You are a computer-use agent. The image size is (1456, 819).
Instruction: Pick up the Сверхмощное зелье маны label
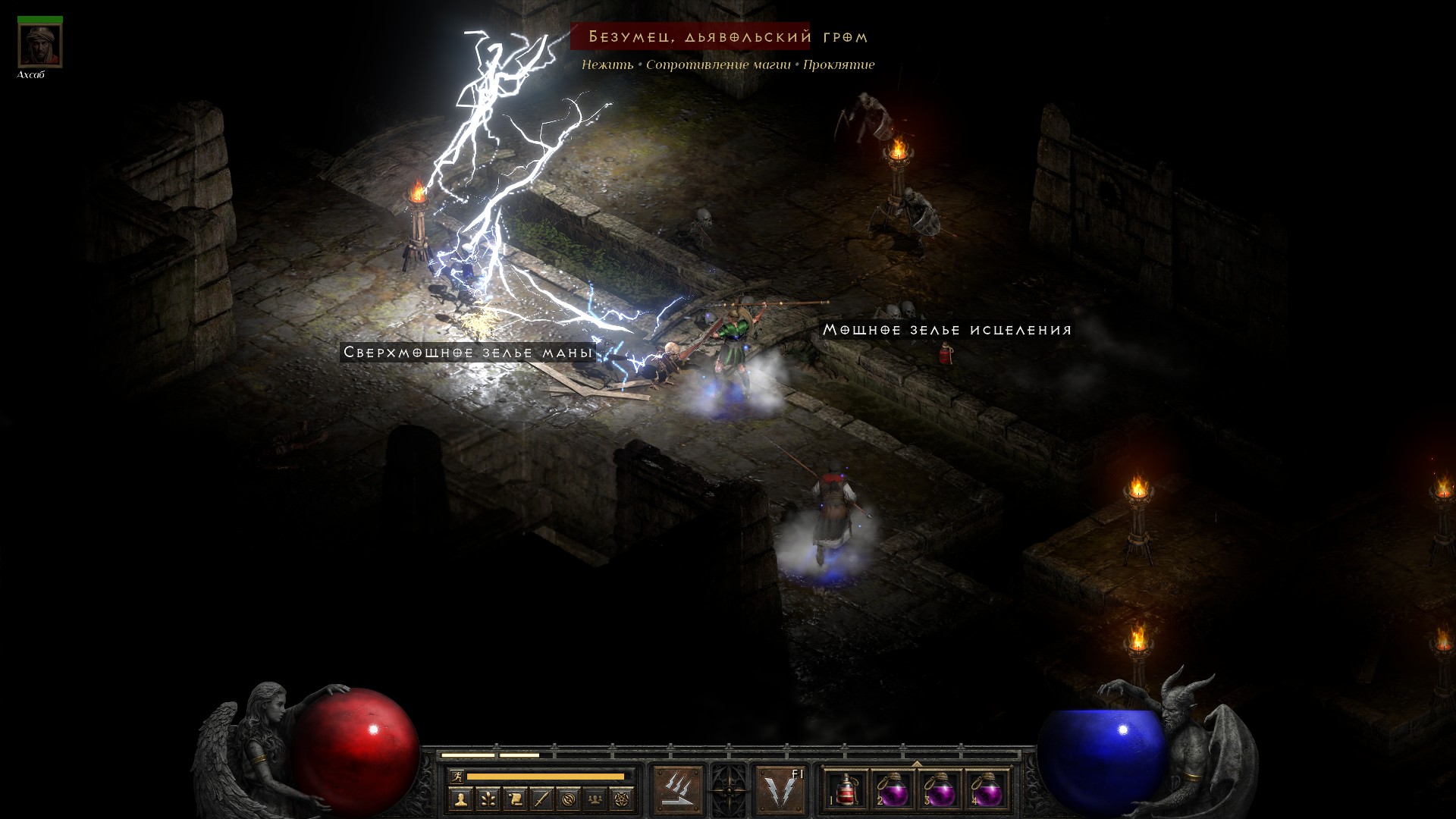(x=468, y=352)
